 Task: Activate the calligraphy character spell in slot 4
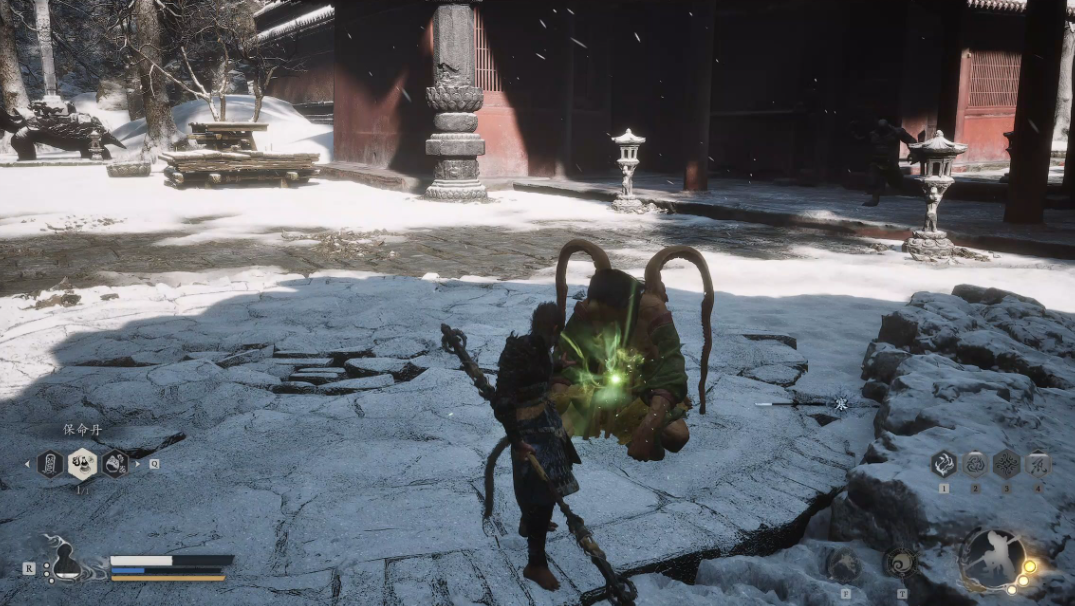(1038, 463)
